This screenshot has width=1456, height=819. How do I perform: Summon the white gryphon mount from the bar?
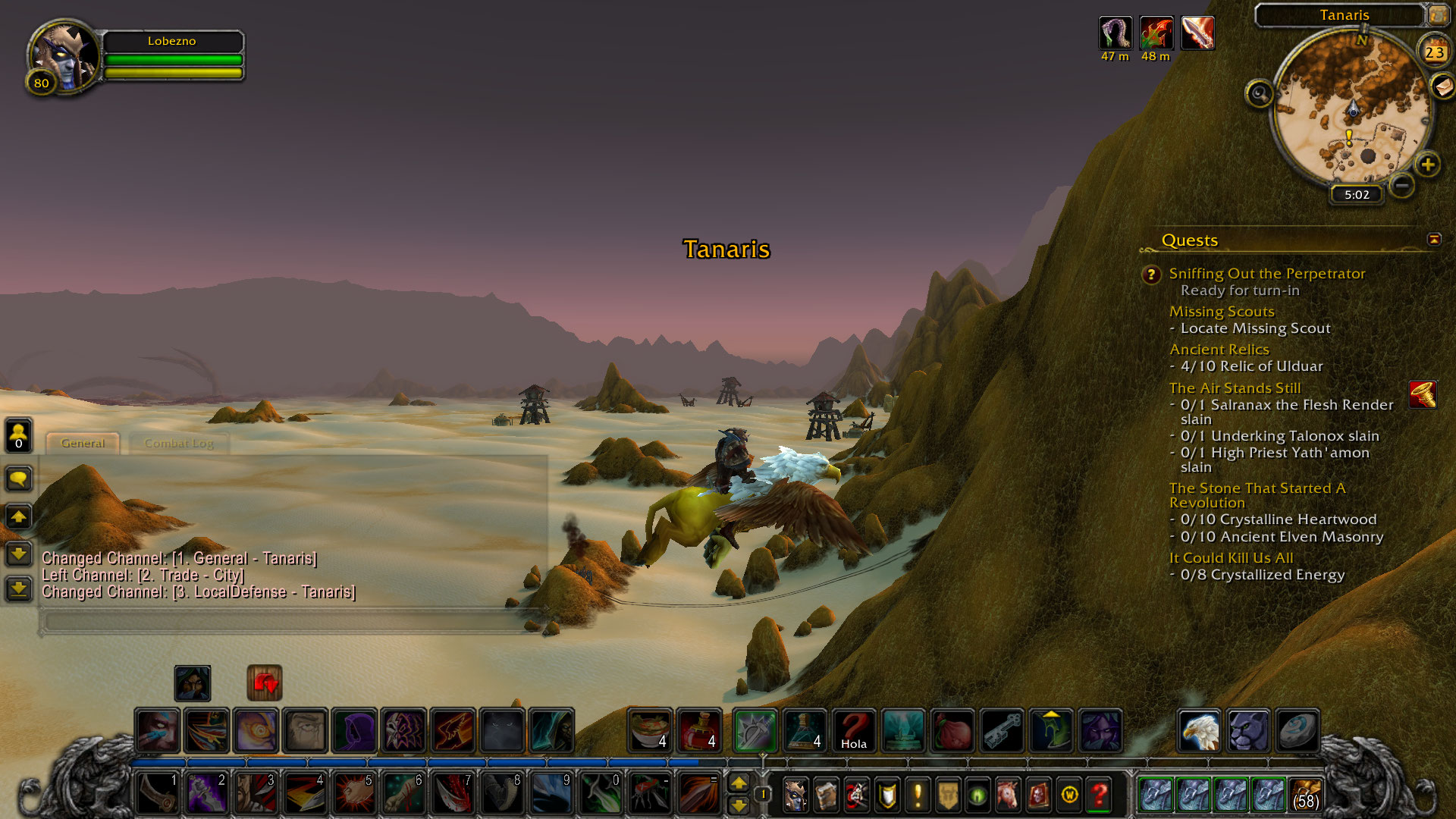[1199, 731]
